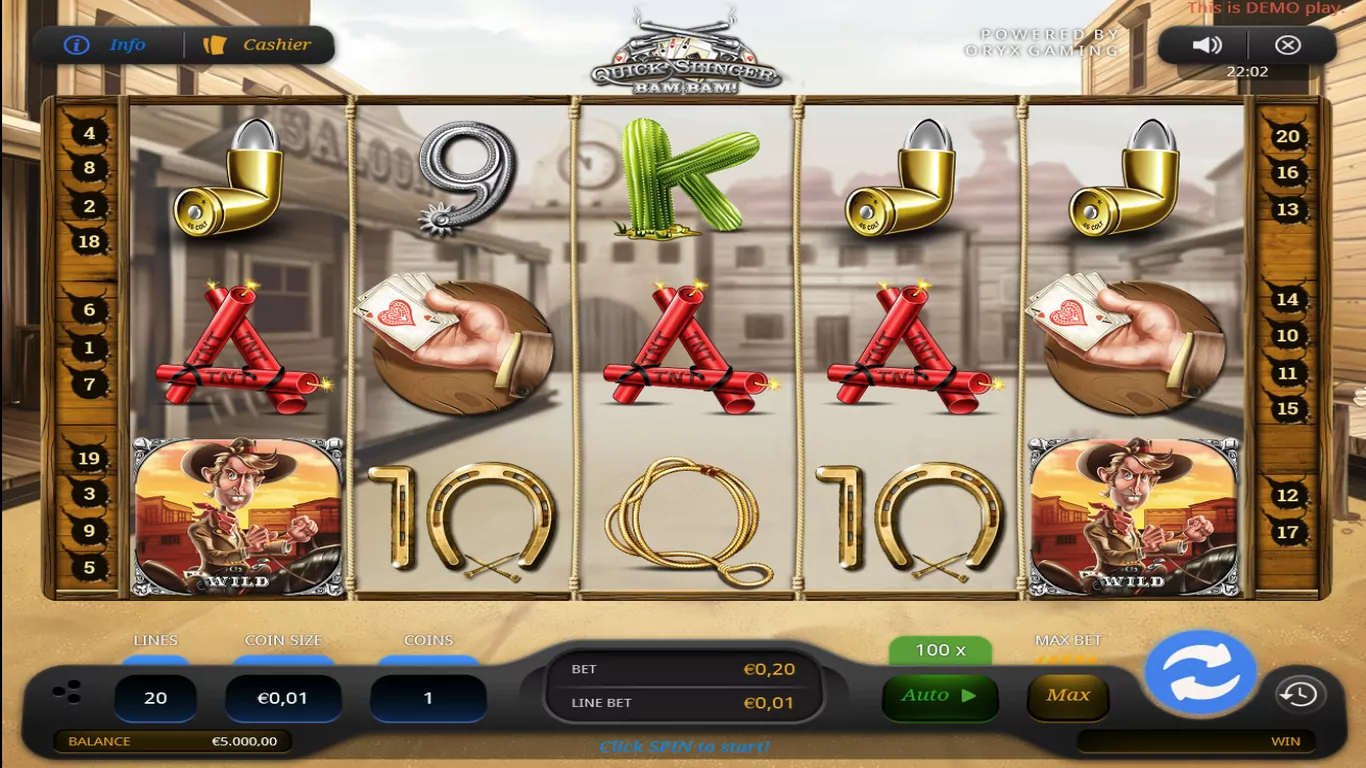The image size is (1366, 768).
Task: Highlight payline number 17 marker
Action: tap(1287, 532)
